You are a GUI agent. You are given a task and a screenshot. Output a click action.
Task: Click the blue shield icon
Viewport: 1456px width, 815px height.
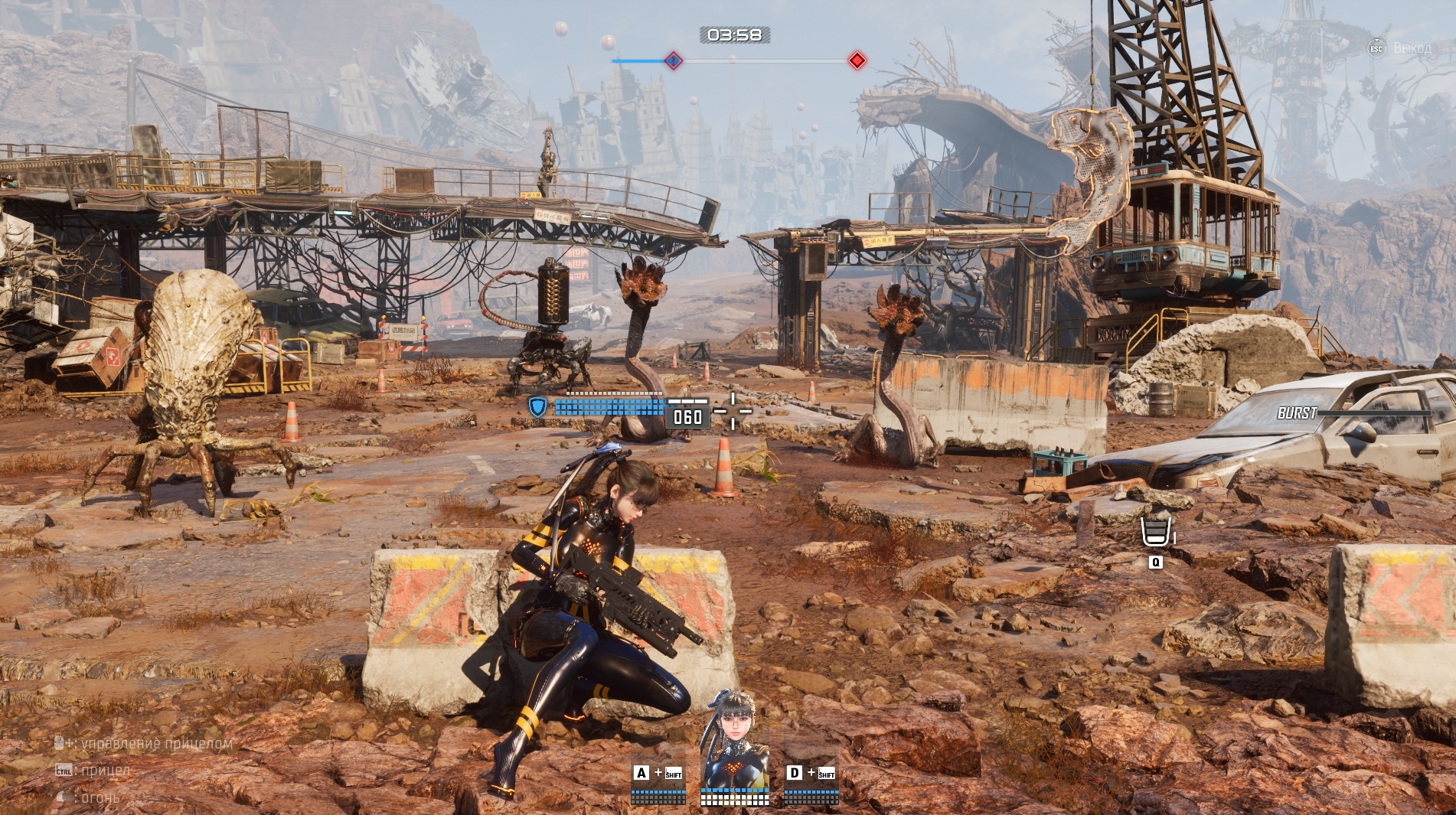[x=538, y=406]
